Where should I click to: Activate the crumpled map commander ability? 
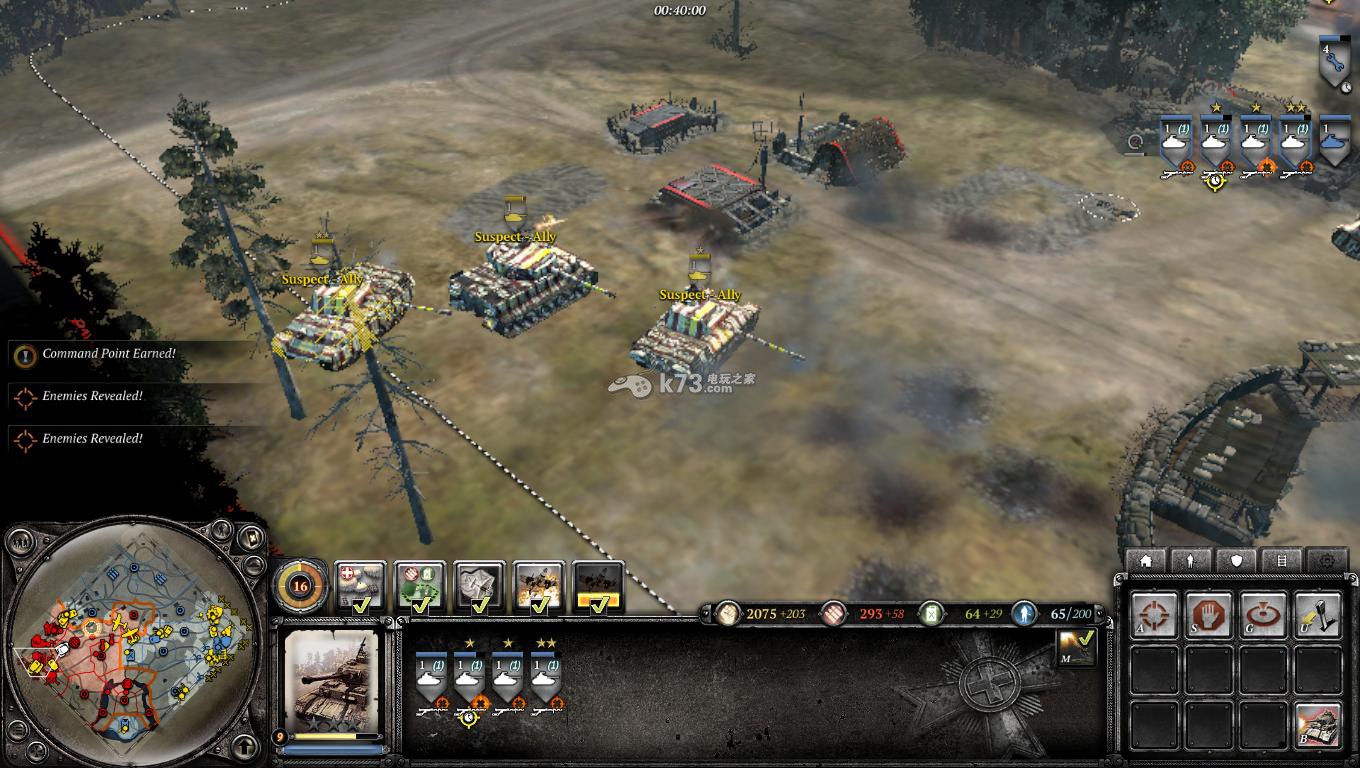(480, 586)
